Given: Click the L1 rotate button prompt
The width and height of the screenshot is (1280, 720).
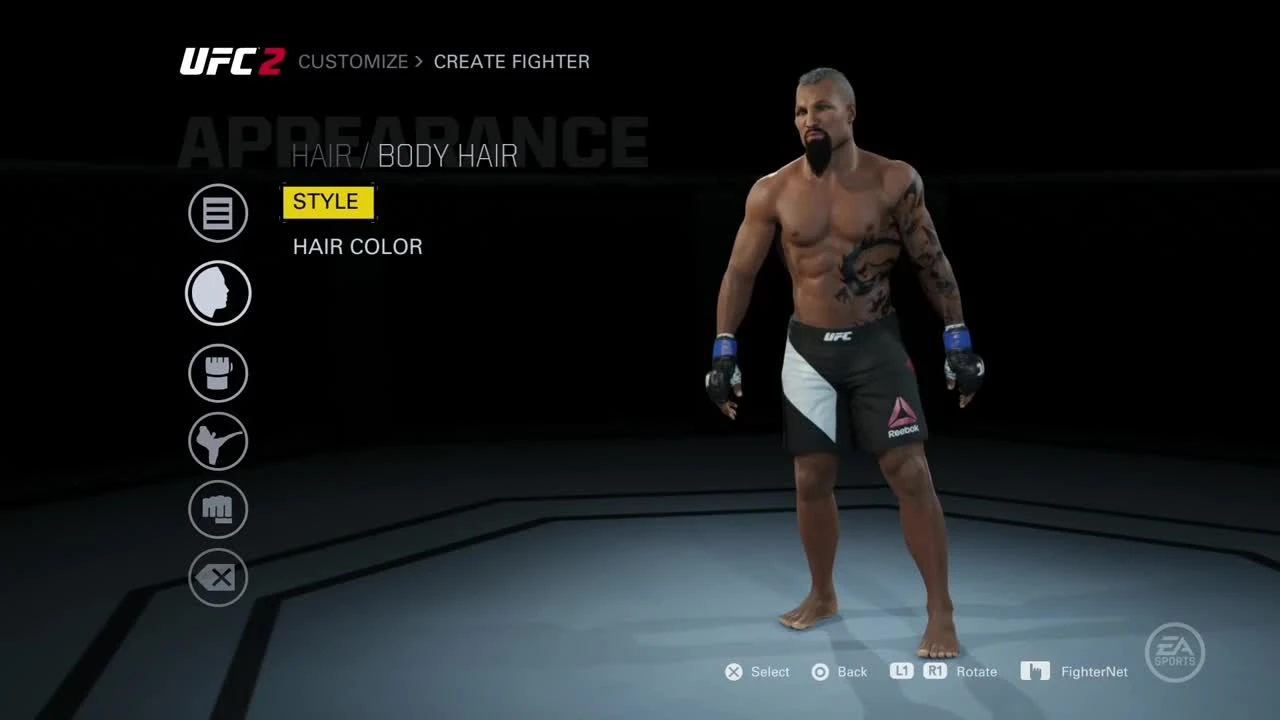Looking at the screenshot, I should click(x=901, y=671).
